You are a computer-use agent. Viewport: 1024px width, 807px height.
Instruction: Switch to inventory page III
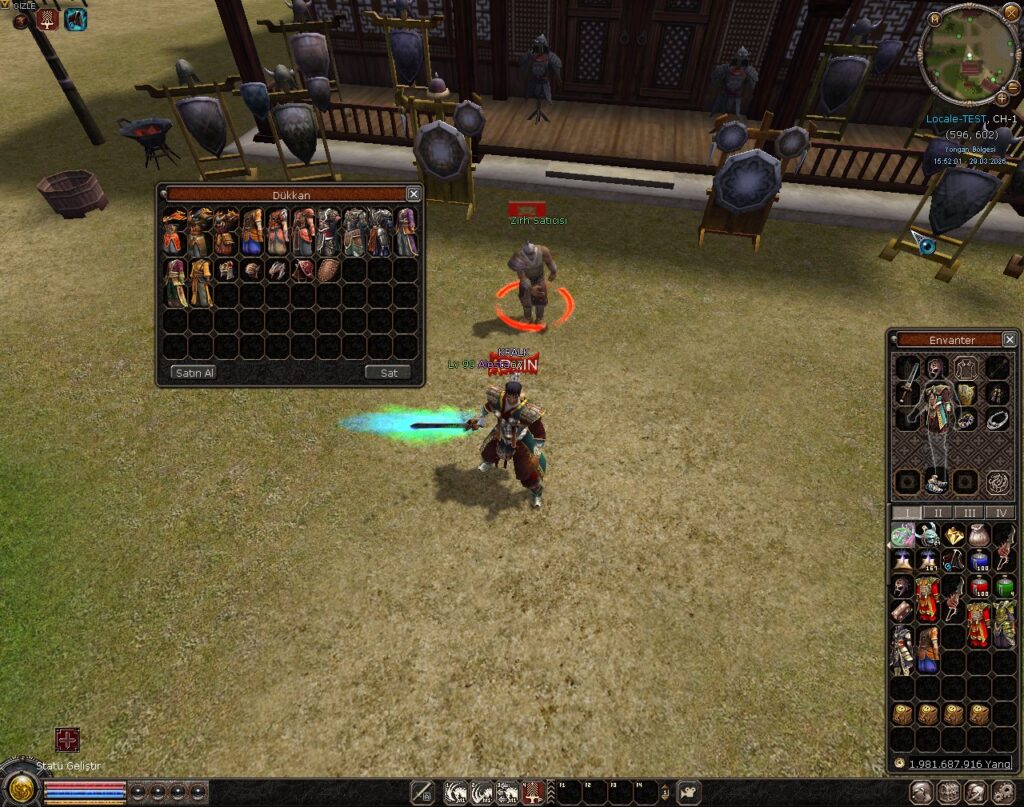coord(969,513)
